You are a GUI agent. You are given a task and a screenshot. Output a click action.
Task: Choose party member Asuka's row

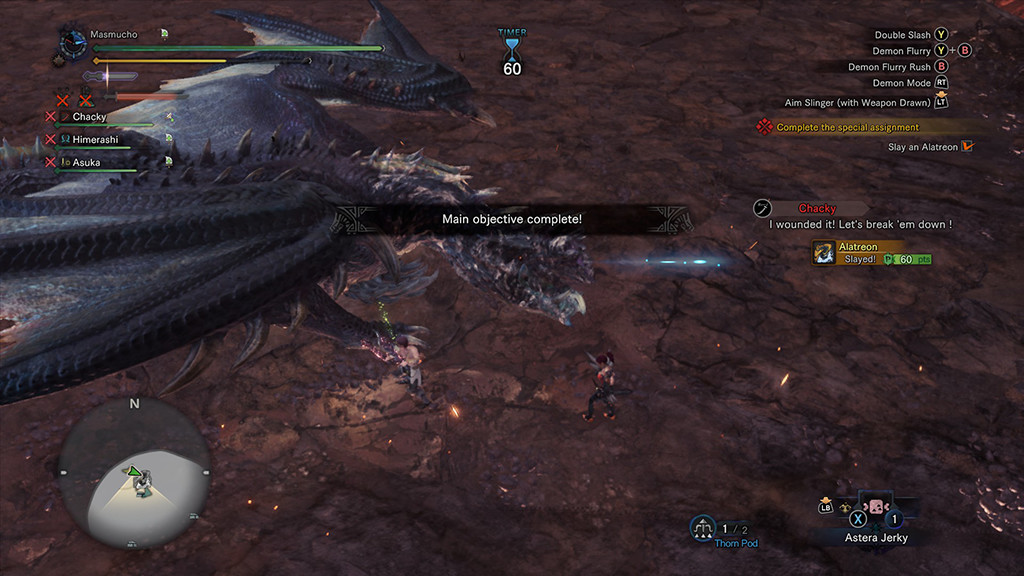pos(86,162)
